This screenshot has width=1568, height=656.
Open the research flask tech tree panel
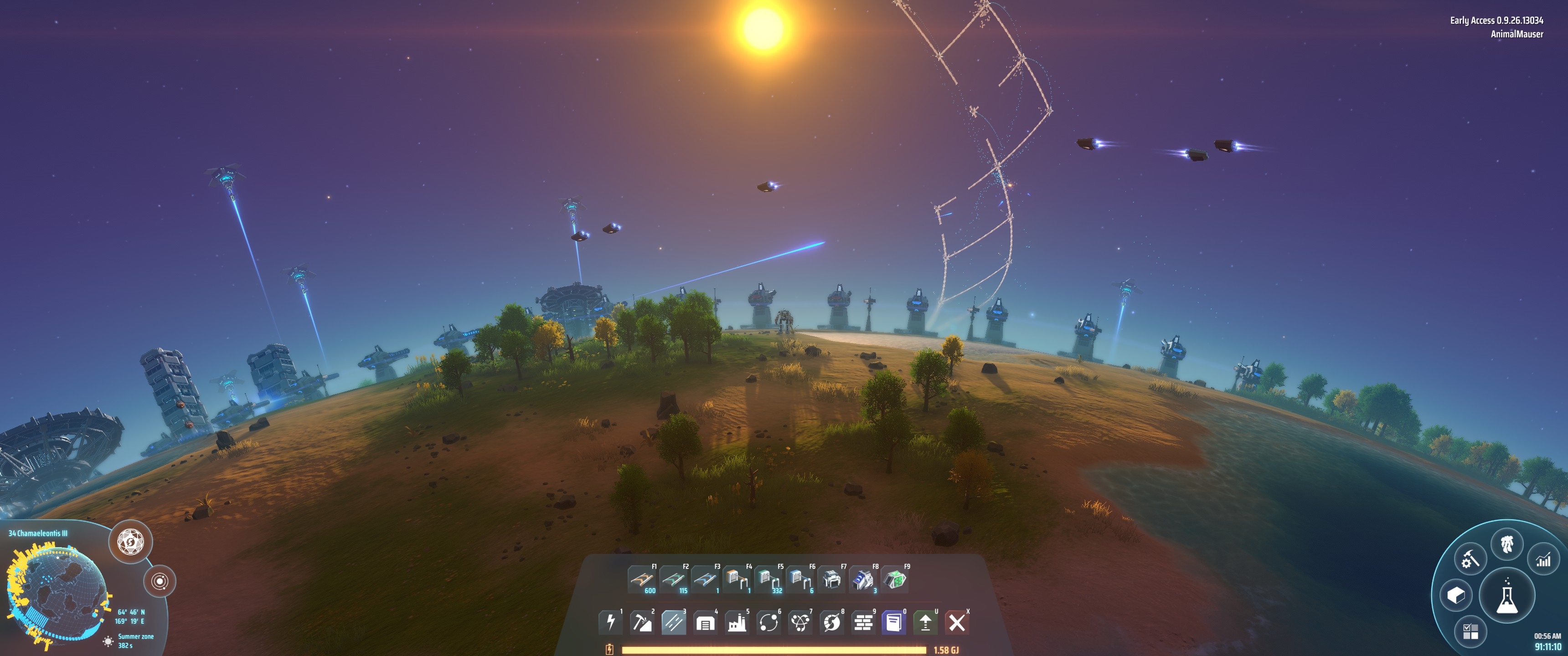point(1506,596)
